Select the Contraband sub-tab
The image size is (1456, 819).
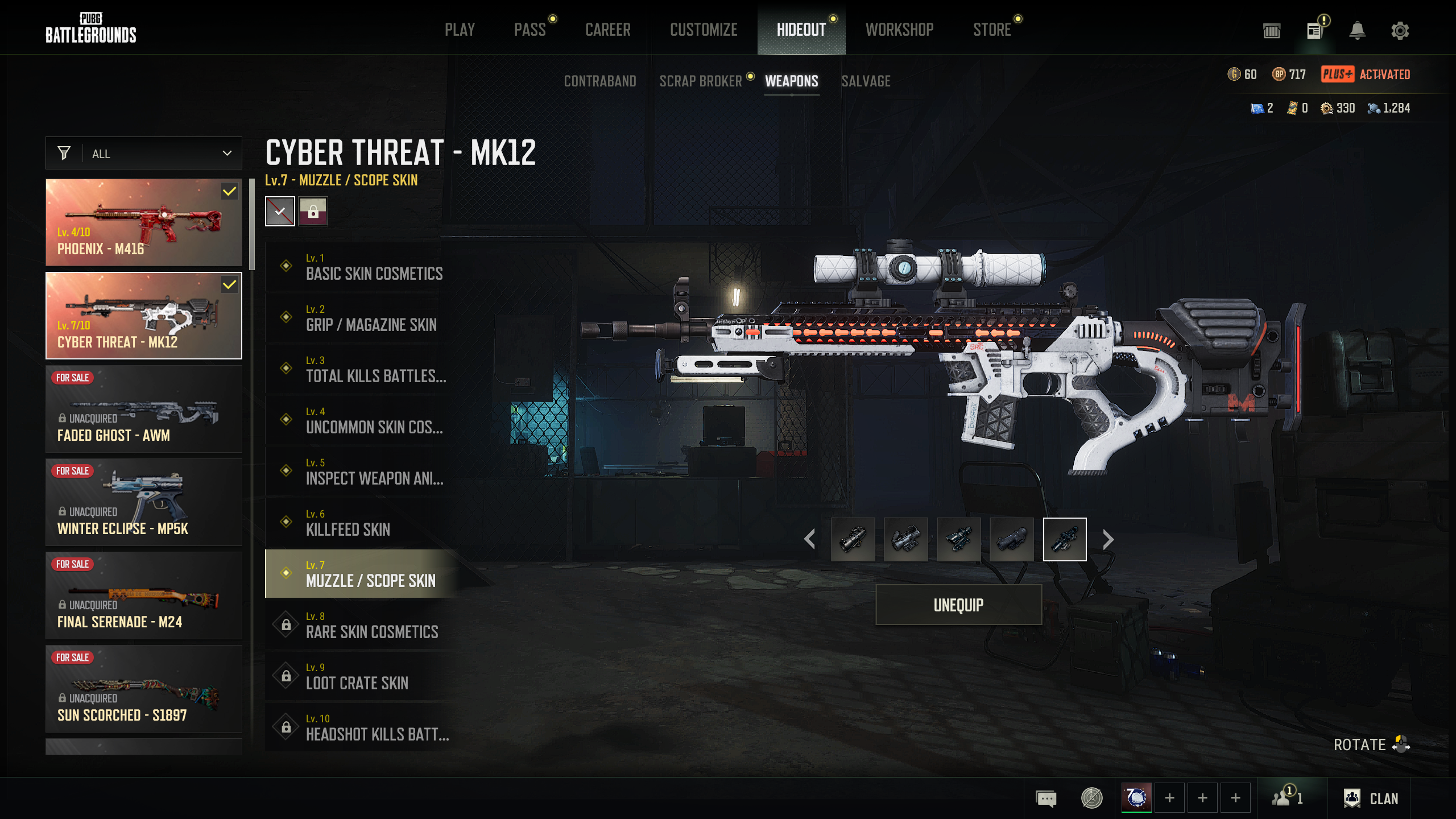coord(600,81)
